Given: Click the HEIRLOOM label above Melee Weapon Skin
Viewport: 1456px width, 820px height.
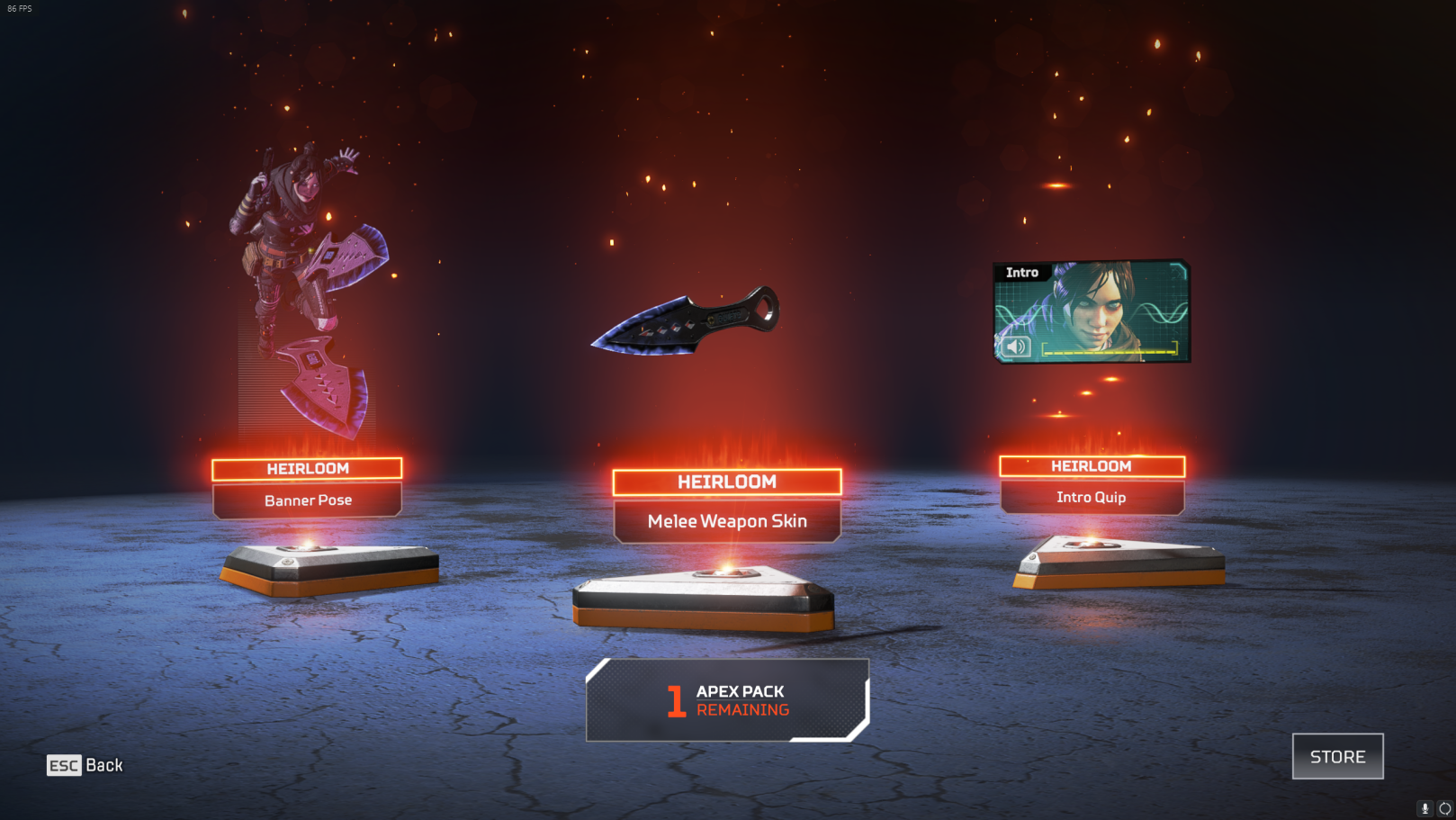Looking at the screenshot, I should click(x=727, y=482).
